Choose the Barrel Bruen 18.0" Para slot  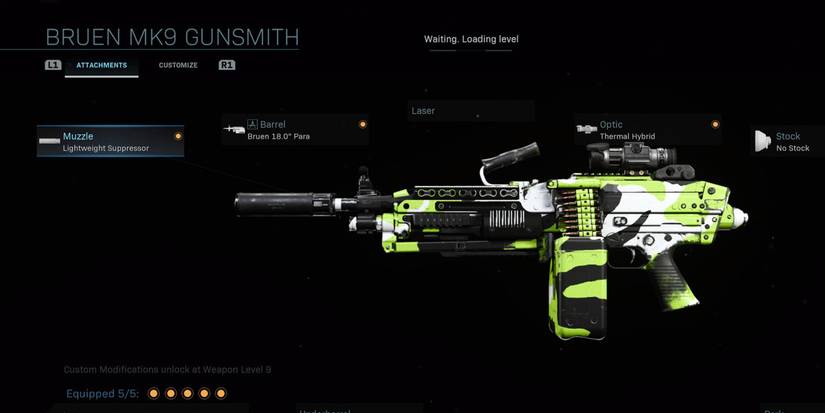295,130
